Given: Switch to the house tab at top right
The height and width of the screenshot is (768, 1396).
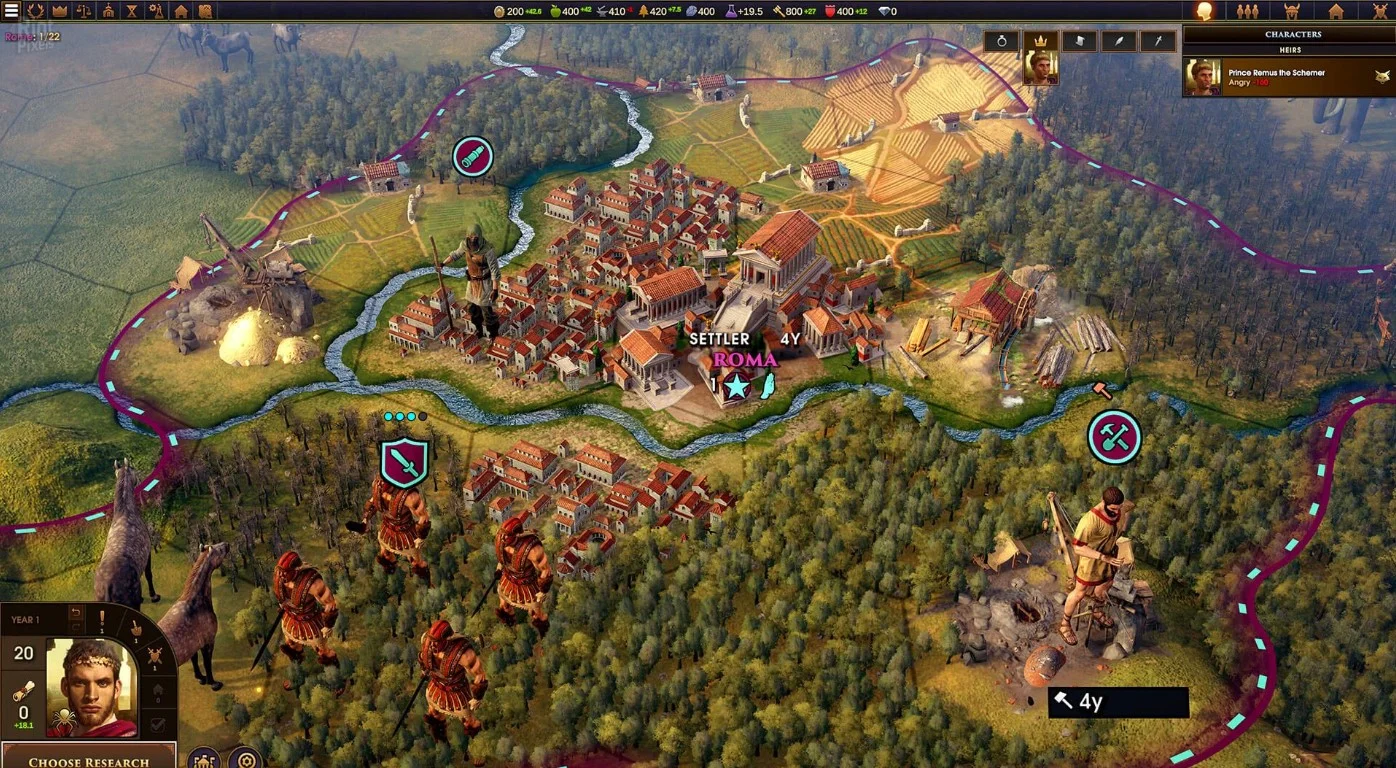Looking at the screenshot, I should [x=1335, y=11].
